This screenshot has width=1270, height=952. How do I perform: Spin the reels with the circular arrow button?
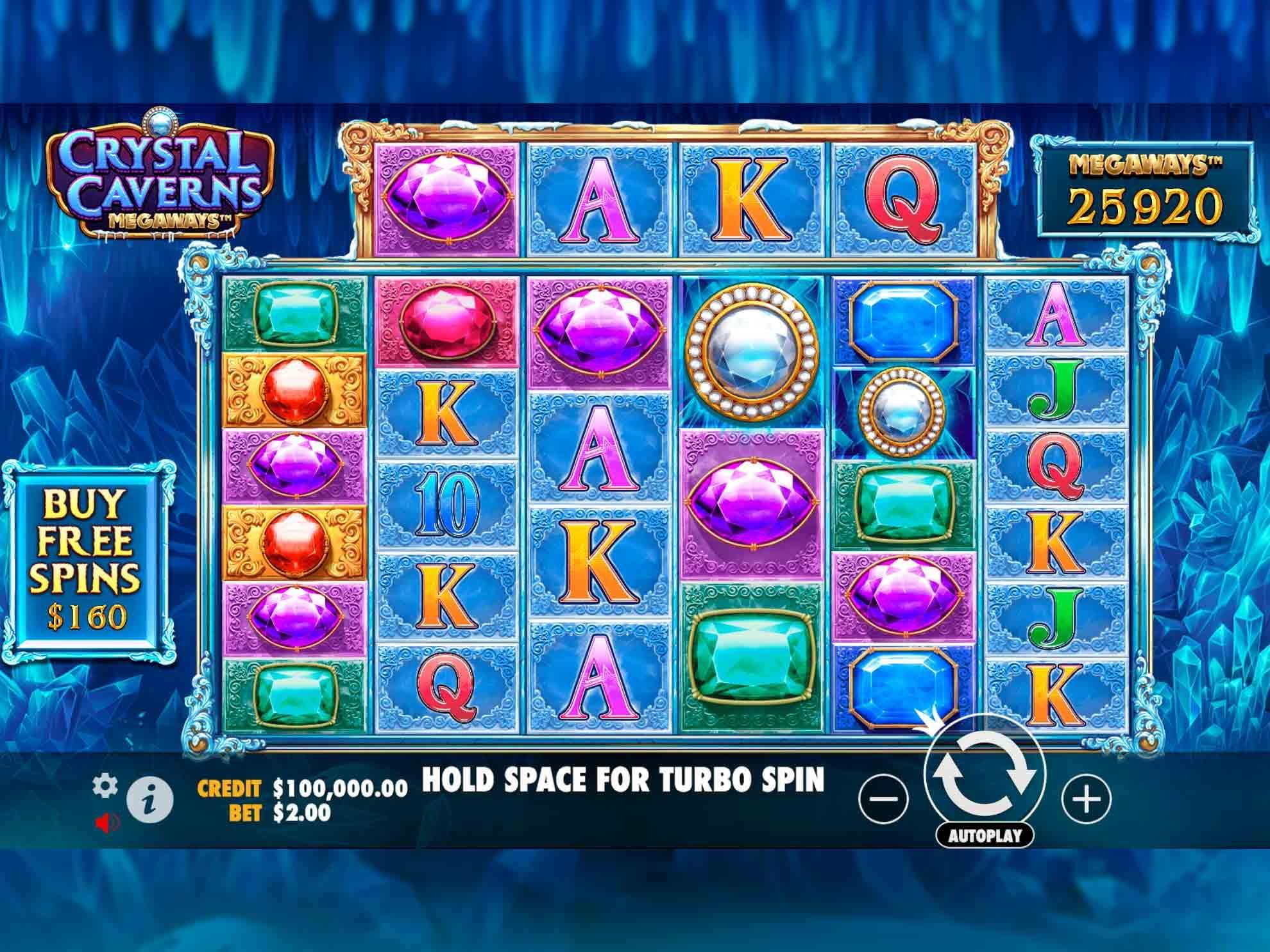[984, 774]
